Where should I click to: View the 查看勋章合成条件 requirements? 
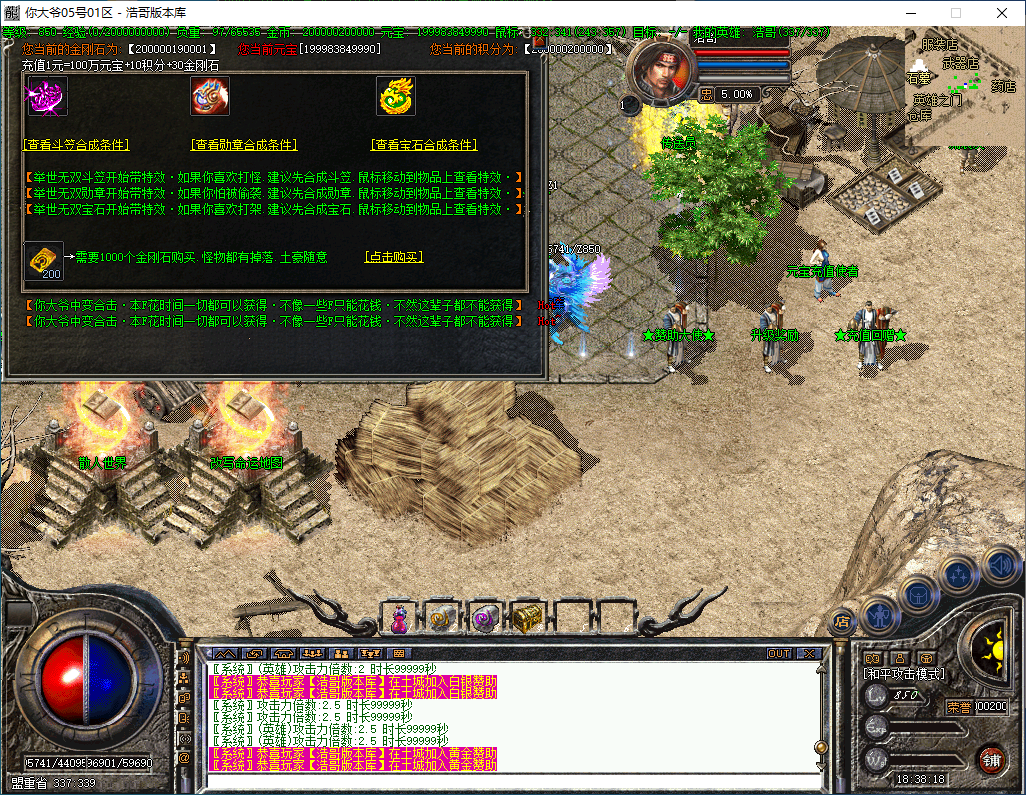[x=244, y=145]
